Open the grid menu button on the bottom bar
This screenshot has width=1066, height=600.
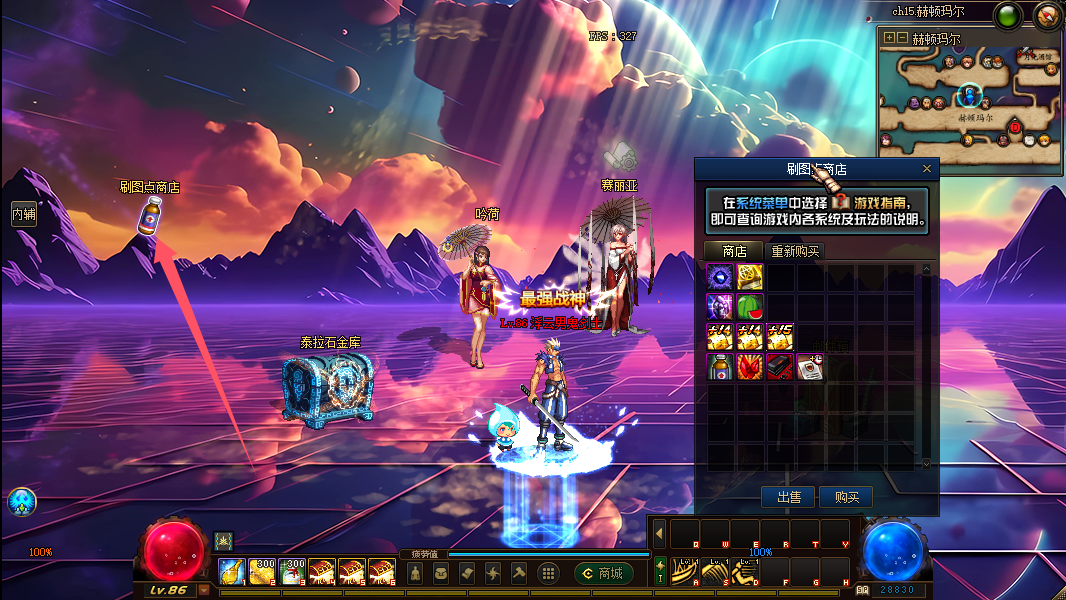point(548,573)
